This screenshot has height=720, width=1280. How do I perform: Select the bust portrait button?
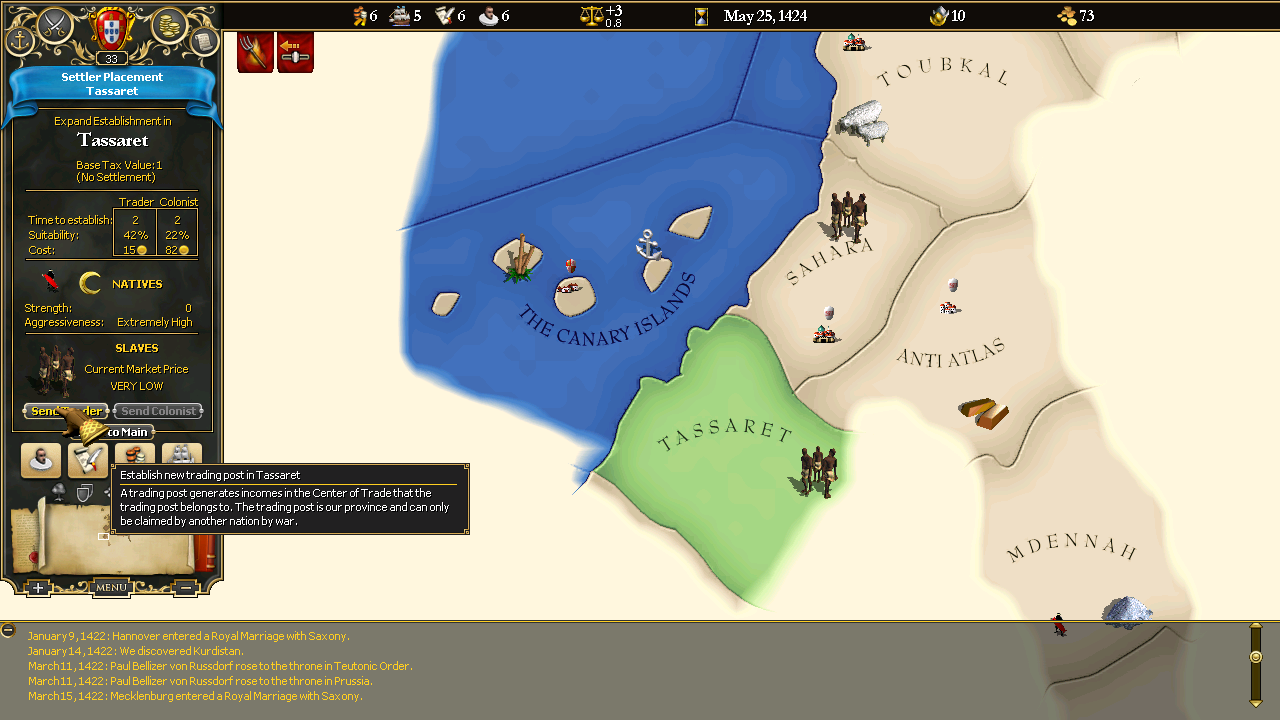click(41, 460)
